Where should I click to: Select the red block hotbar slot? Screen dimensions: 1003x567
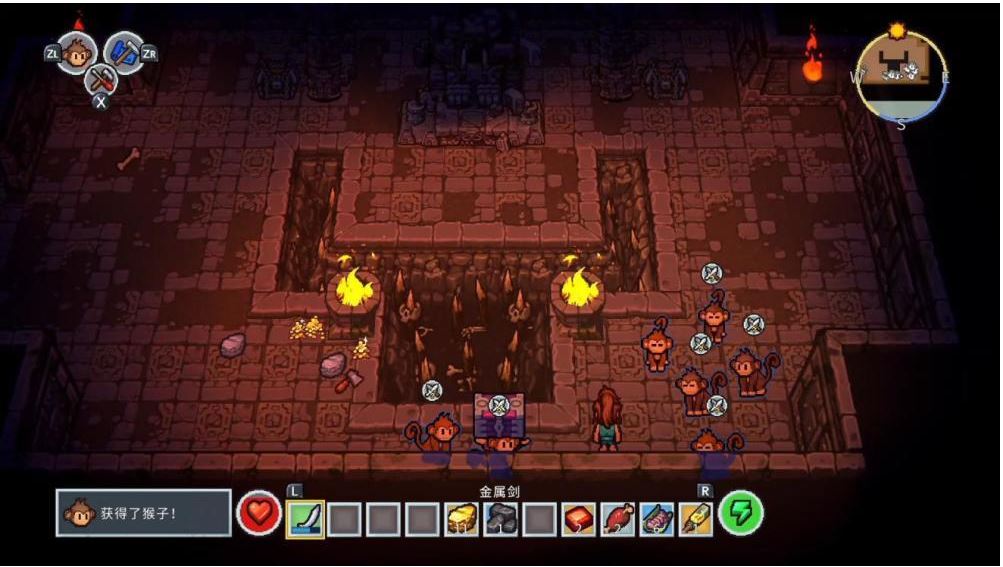[x=578, y=518]
